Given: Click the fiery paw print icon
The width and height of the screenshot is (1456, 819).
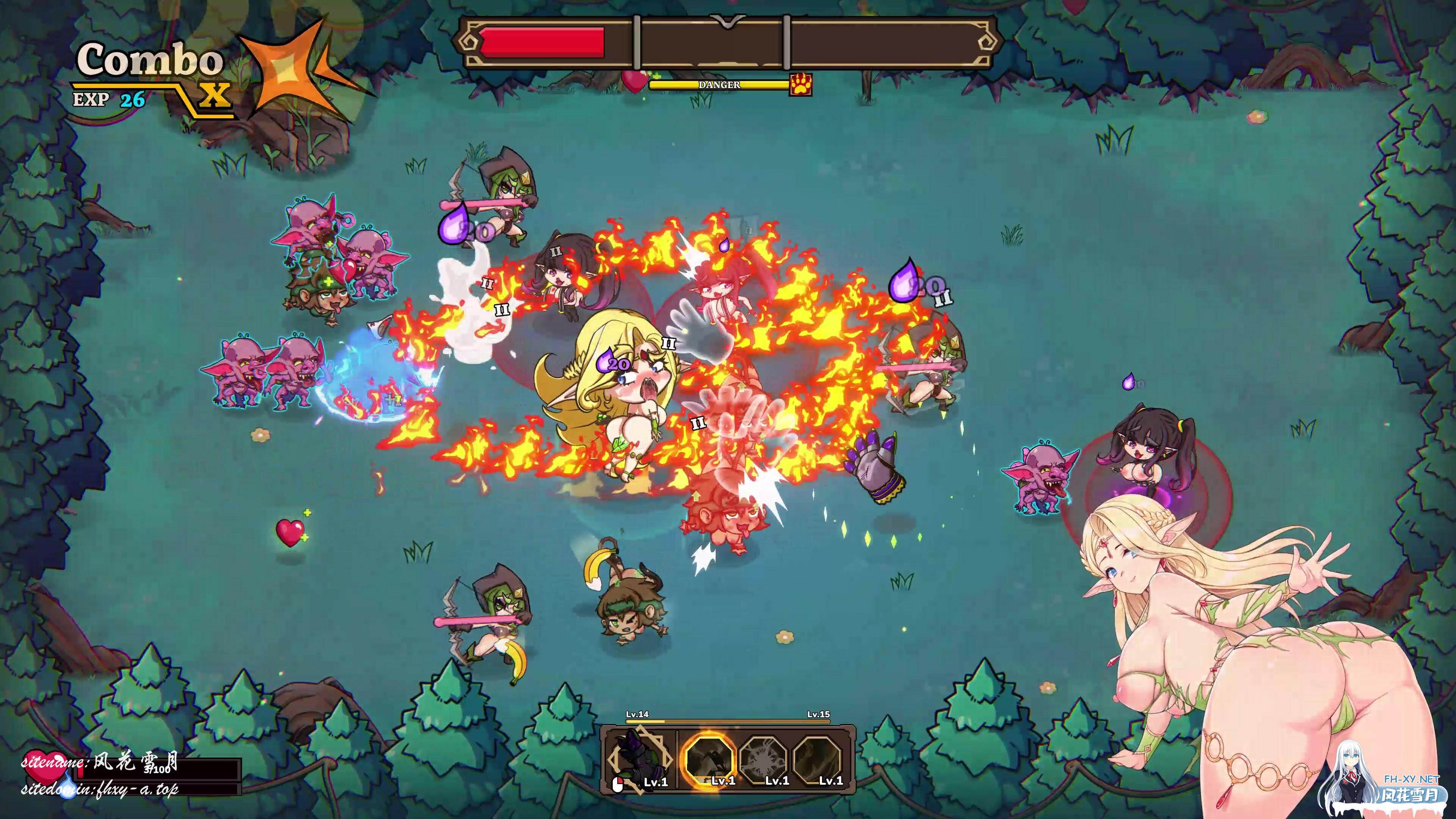Looking at the screenshot, I should 801,85.
